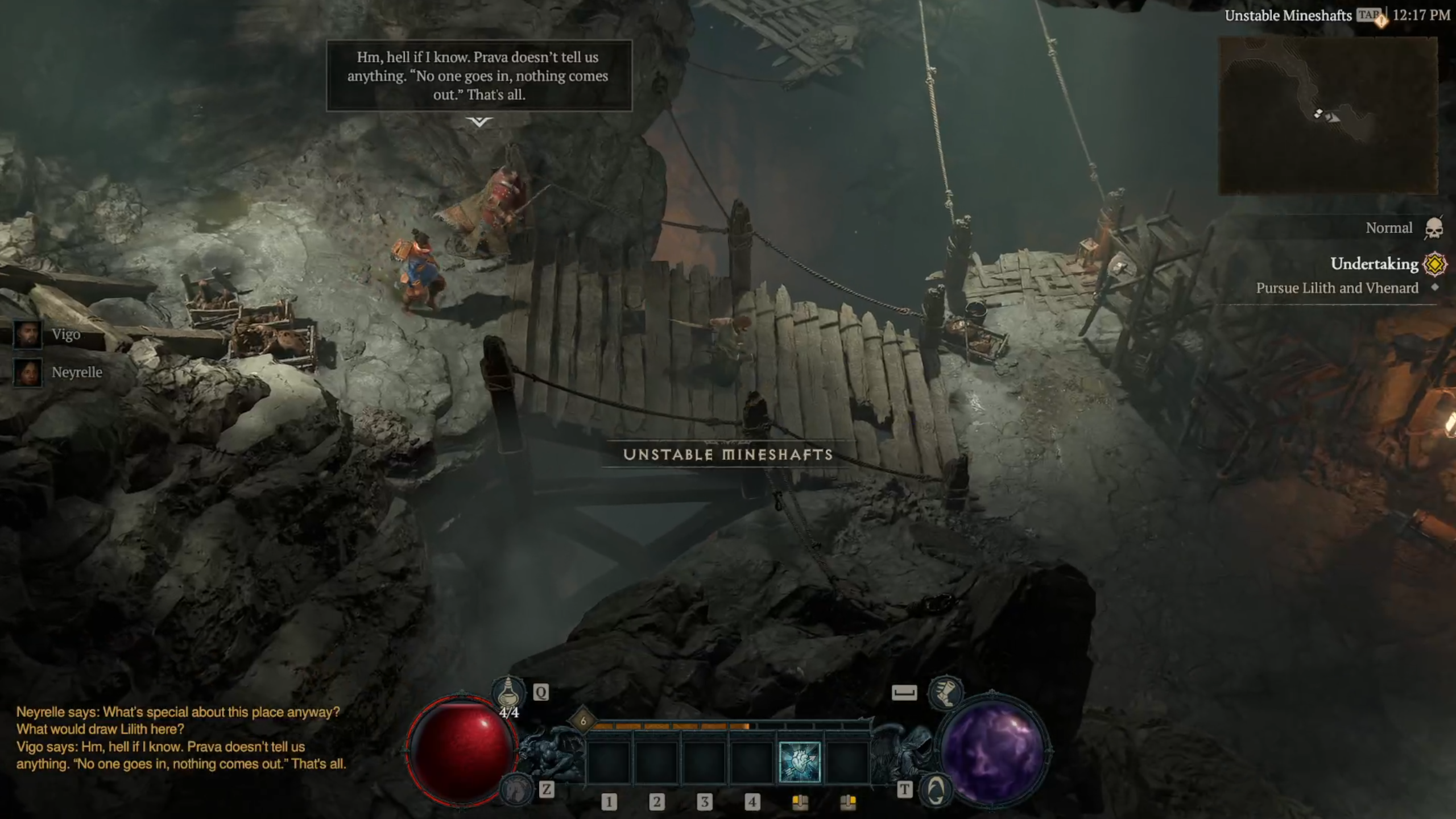
Task: Select Vigo's party portrait
Action: pyautogui.click(x=27, y=334)
